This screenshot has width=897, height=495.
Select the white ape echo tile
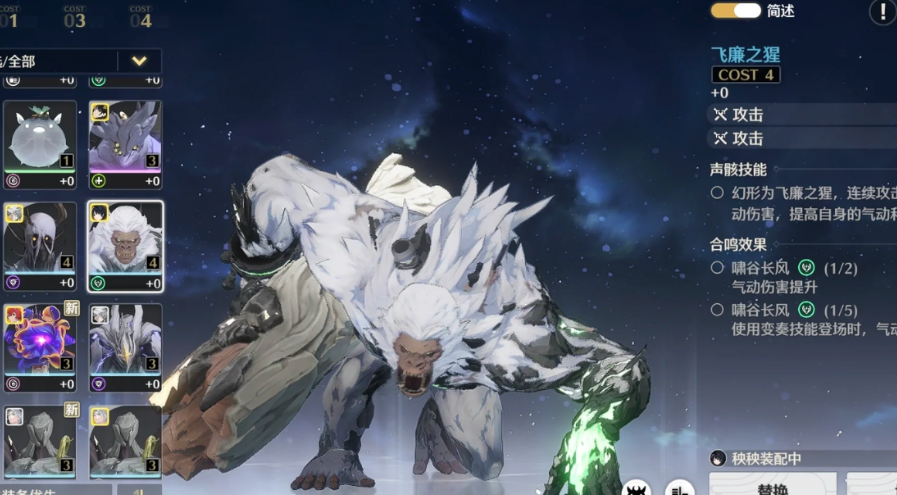tap(125, 245)
